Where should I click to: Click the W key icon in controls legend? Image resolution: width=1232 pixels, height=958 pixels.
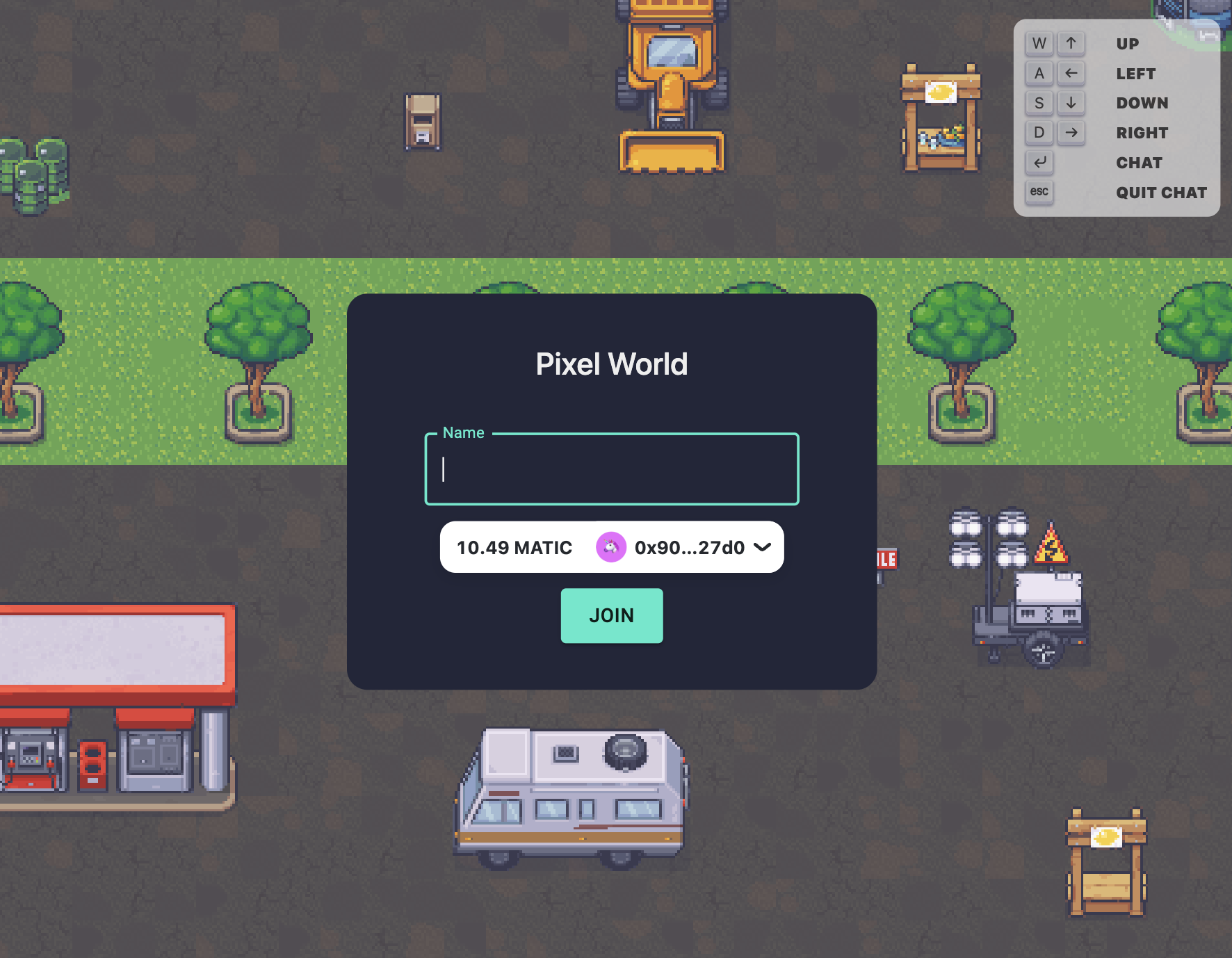click(x=1039, y=43)
